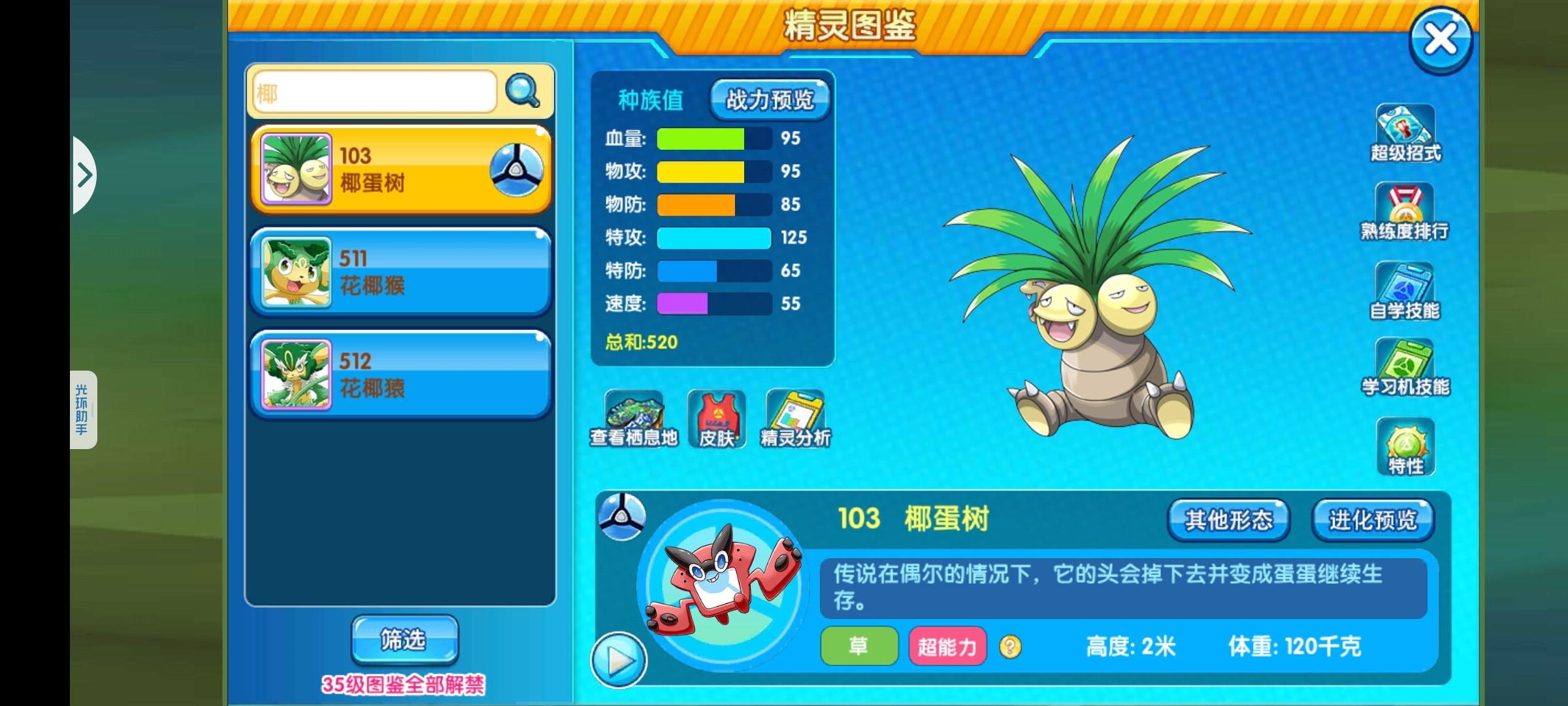View 超级招式 super moves

[x=1405, y=134]
